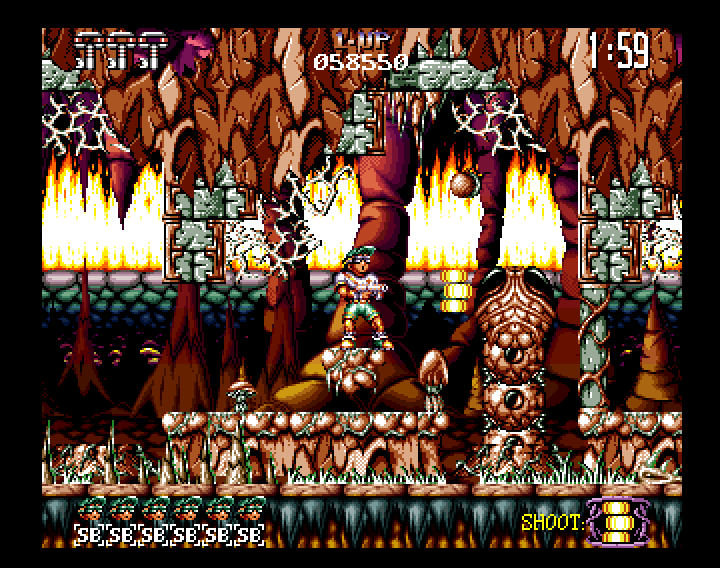Select the current SHOOT weapon icon
The height and width of the screenshot is (568, 720).
[x=616, y=521]
